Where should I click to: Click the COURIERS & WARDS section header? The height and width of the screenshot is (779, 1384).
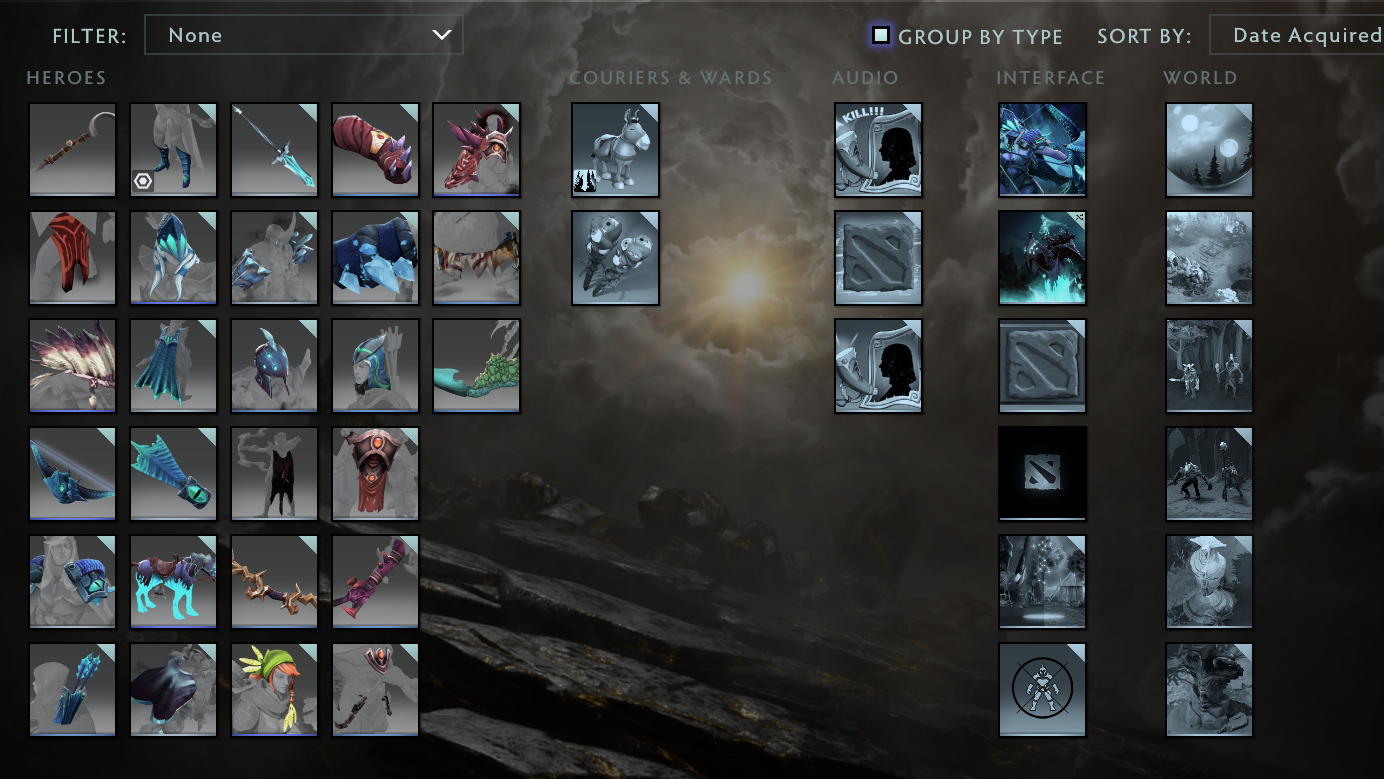[x=671, y=77]
